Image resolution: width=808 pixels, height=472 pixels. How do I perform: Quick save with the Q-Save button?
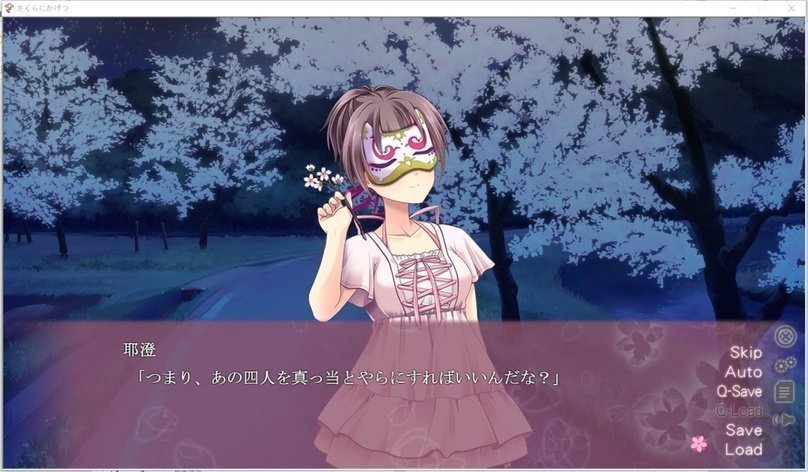click(x=739, y=391)
